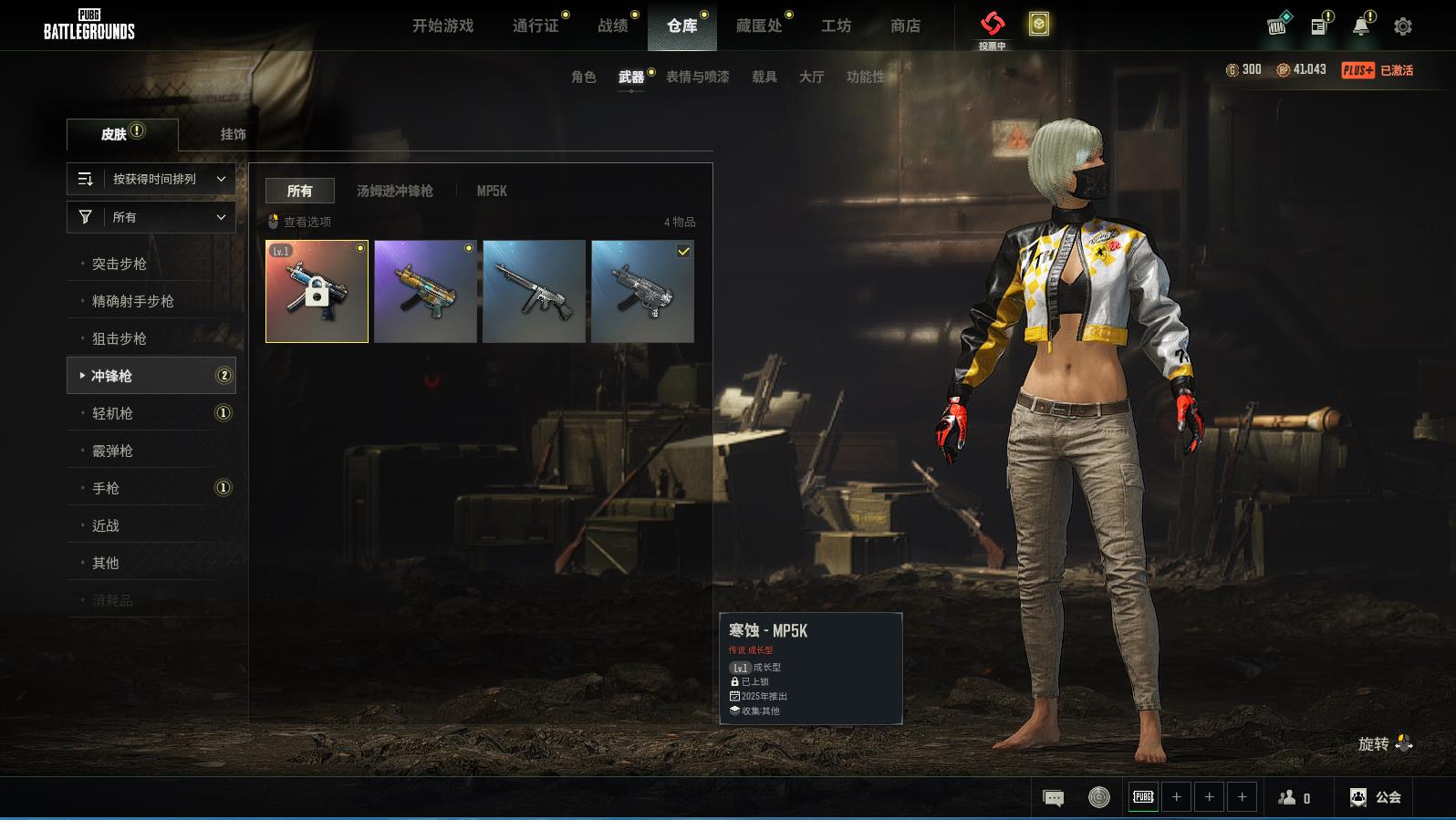Switch to the 挂饰 charms tab
The image size is (1456, 820).
pyautogui.click(x=233, y=134)
